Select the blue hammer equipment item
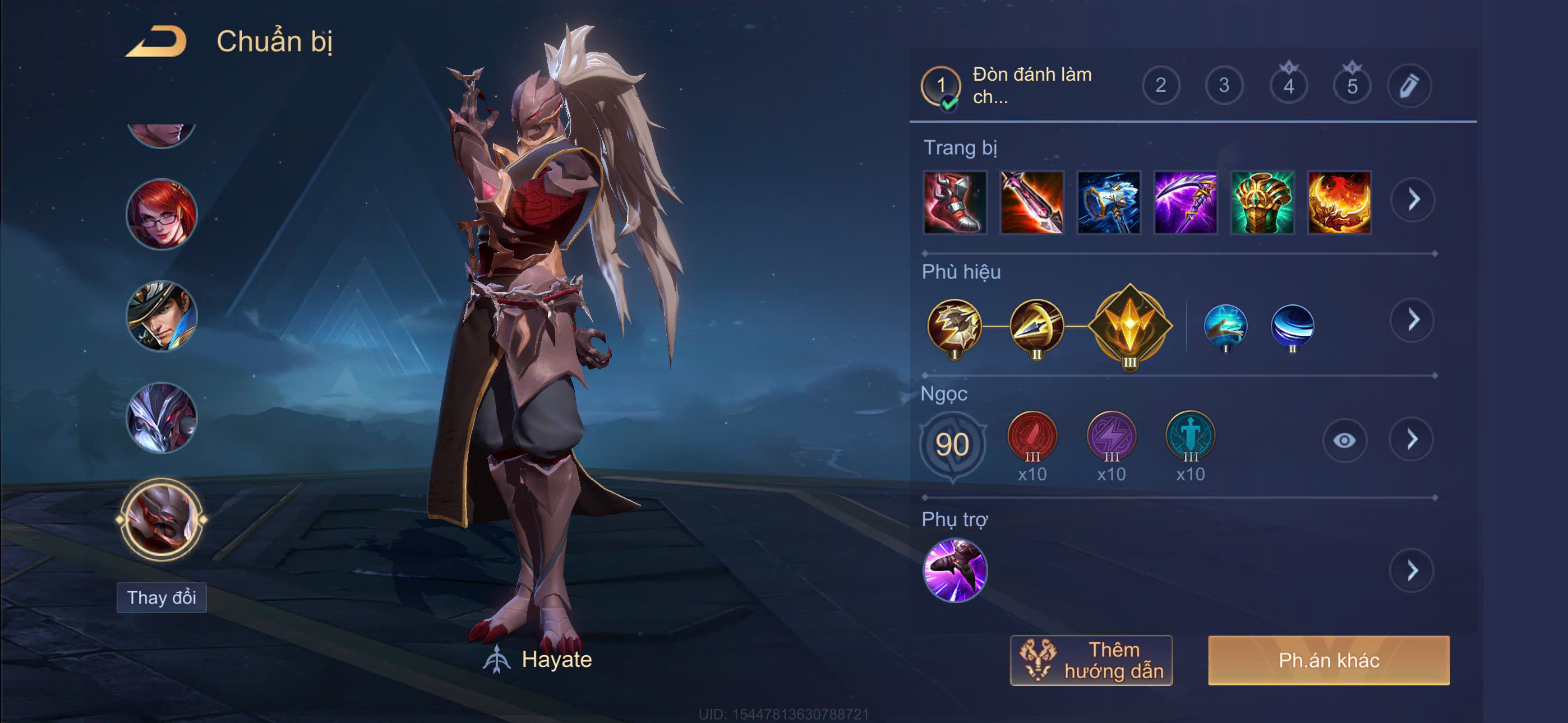This screenshot has height=723, width=1568. (x=1108, y=202)
